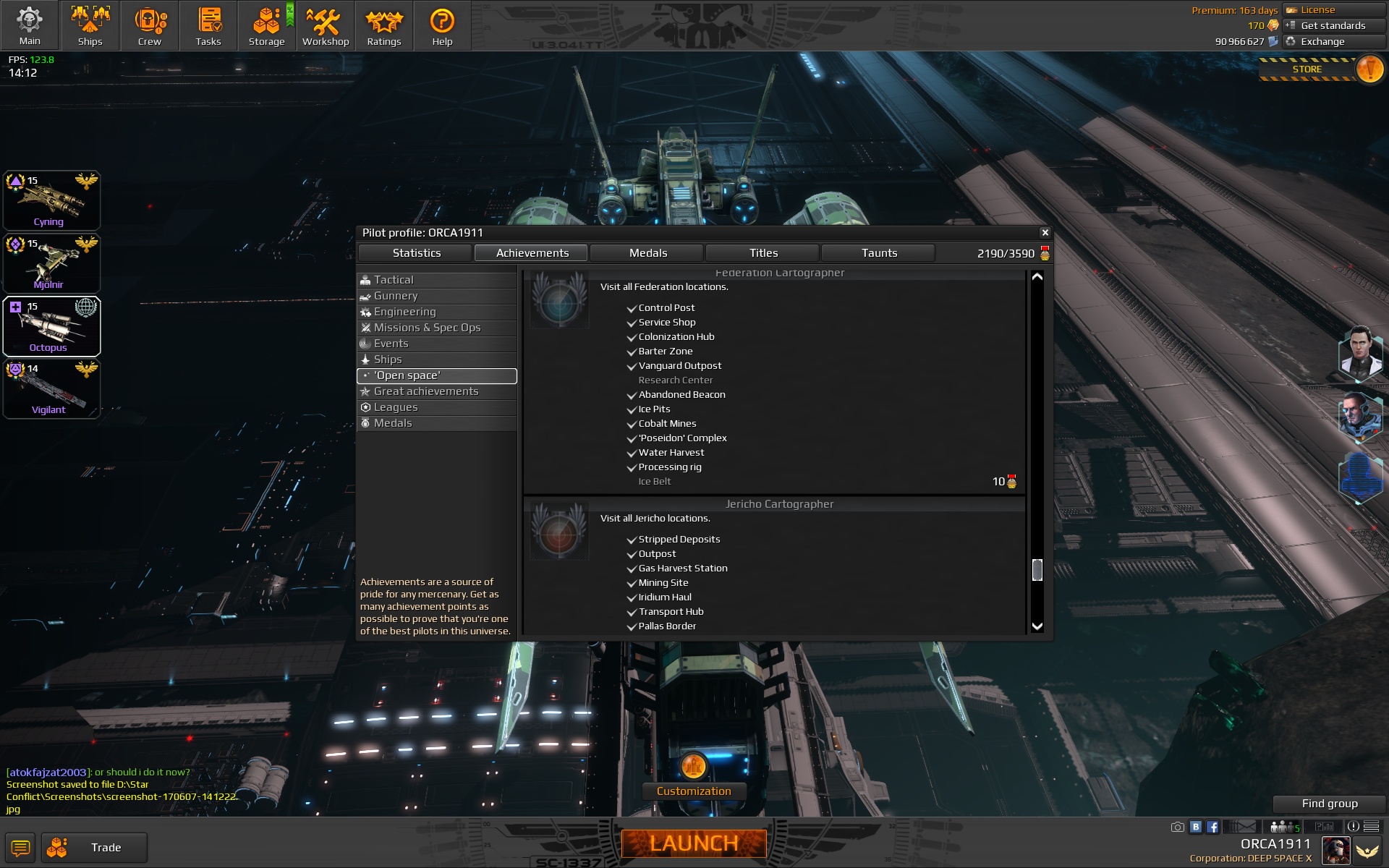Click the checkmark beside Control Post
1389x868 pixels.
click(631, 308)
